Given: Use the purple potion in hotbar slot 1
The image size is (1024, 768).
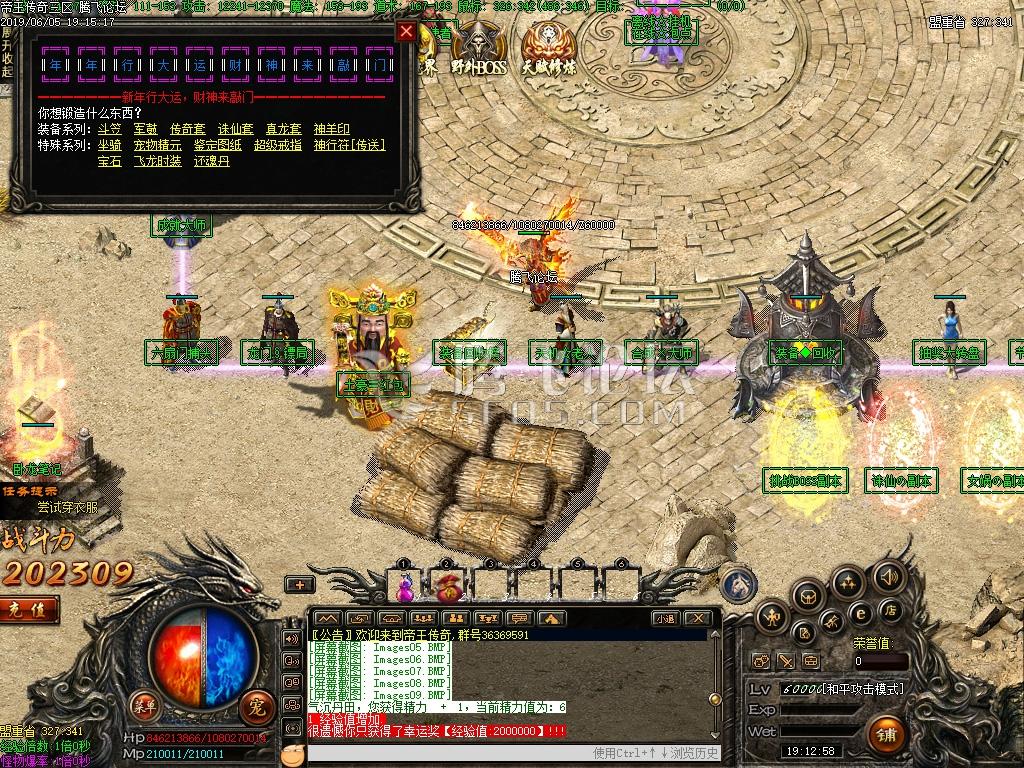Looking at the screenshot, I should tap(405, 585).
